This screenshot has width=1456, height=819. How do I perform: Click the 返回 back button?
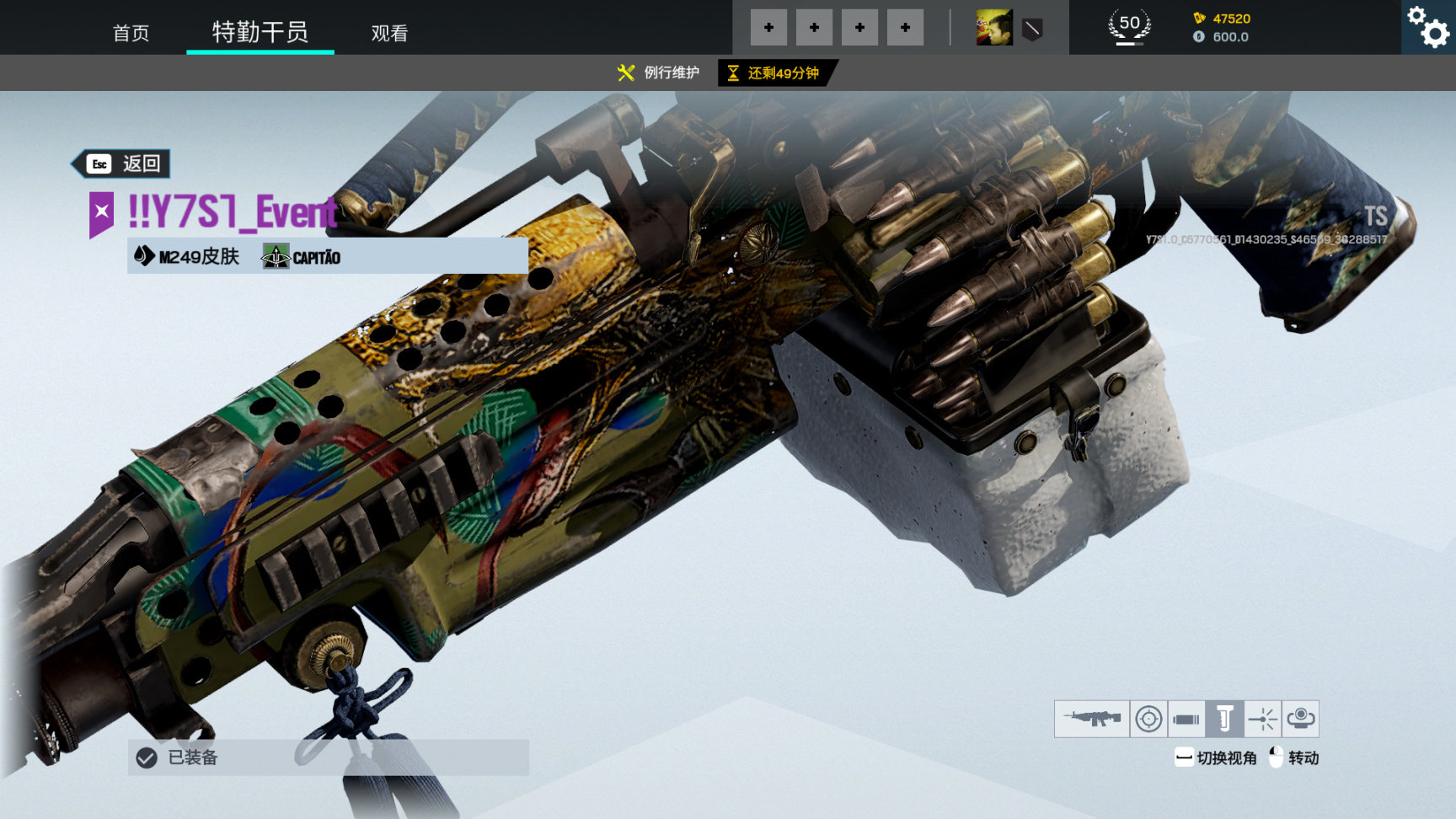(123, 163)
